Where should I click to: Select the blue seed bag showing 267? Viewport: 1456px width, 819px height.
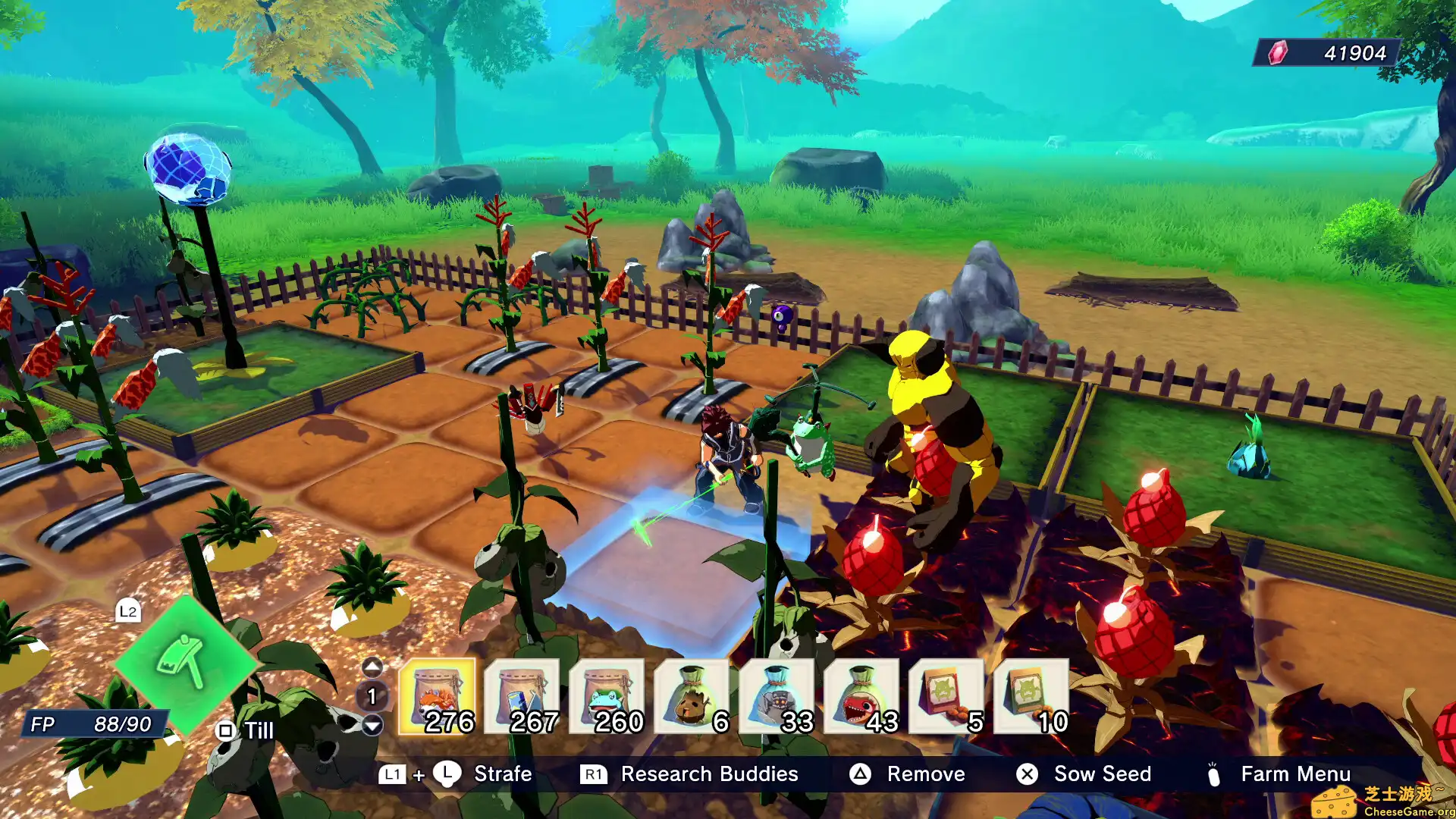523,698
